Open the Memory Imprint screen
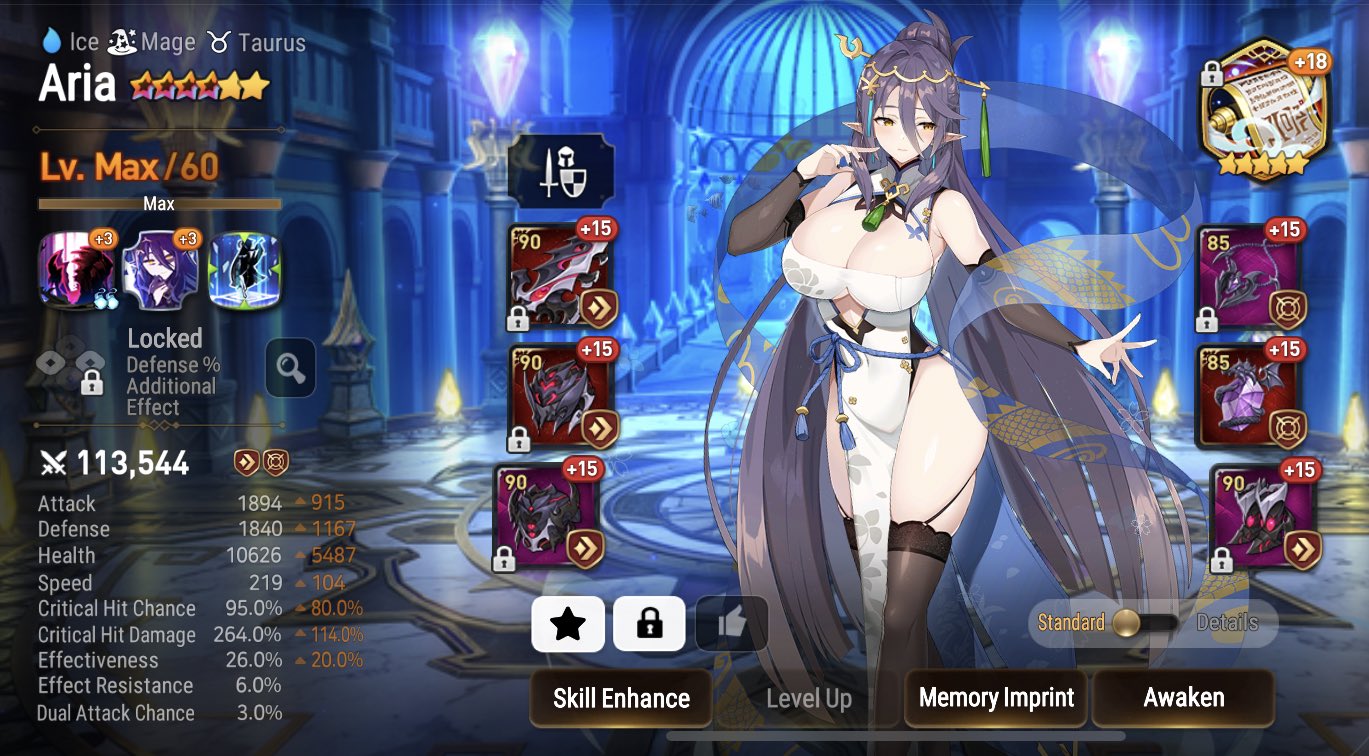 (x=995, y=698)
